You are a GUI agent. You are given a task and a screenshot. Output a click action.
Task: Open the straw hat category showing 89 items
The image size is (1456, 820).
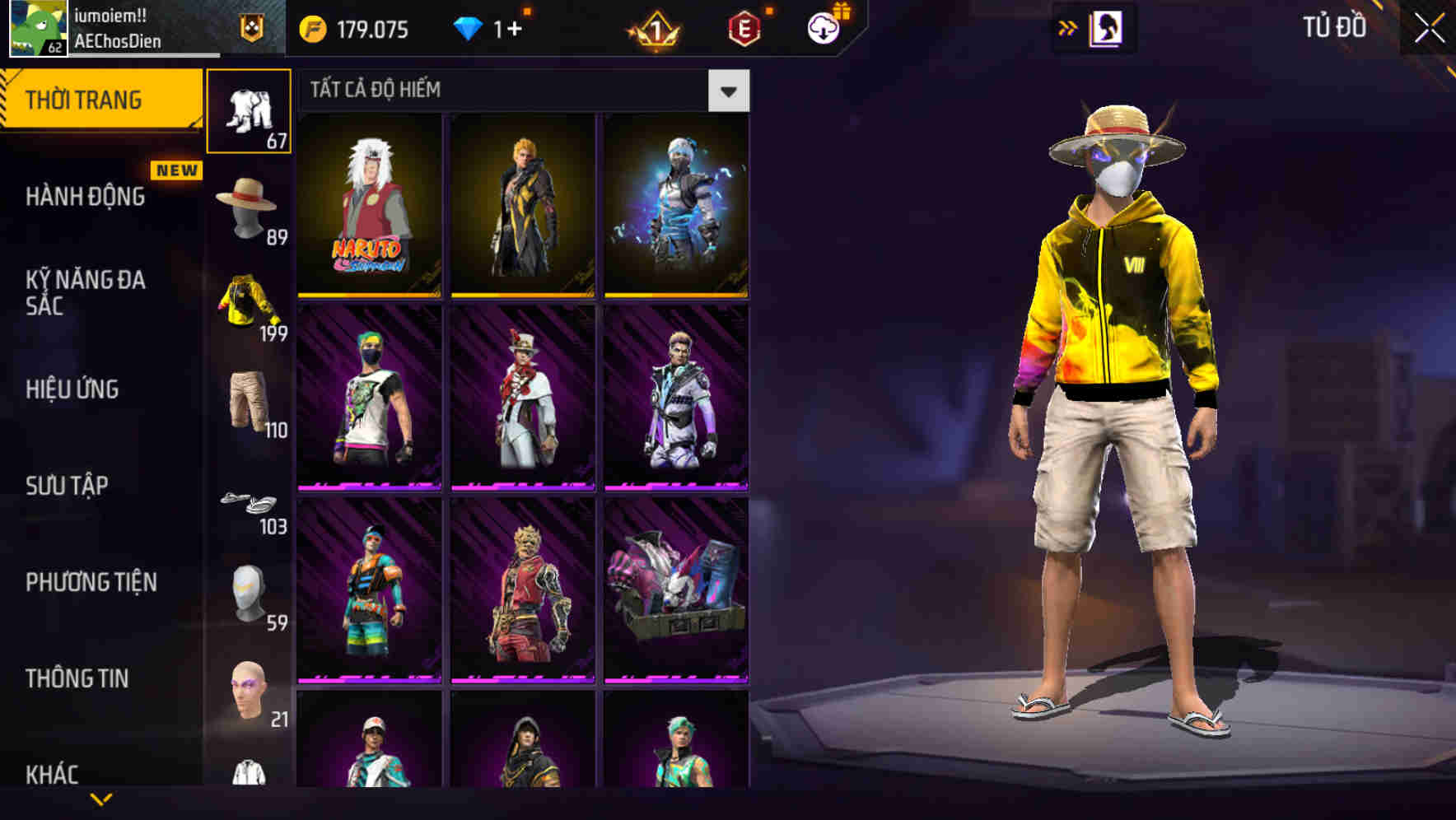pyautogui.click(x=248, y=206)
